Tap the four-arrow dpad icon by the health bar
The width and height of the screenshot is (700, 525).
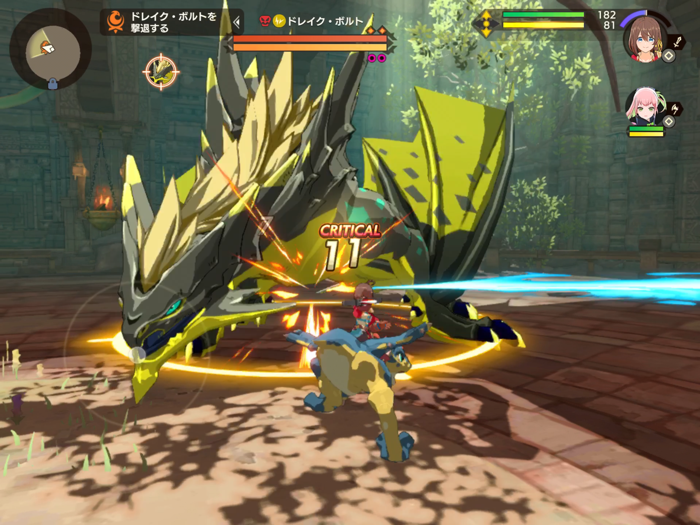(487, 22)
